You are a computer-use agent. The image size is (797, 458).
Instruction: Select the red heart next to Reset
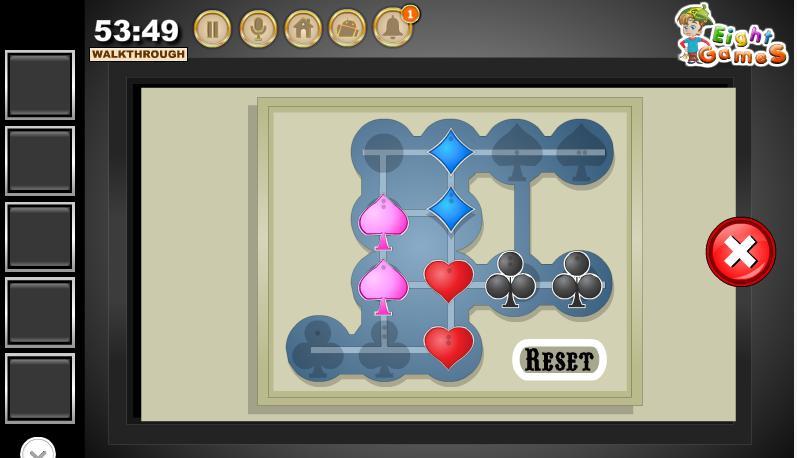coord(449,346)
